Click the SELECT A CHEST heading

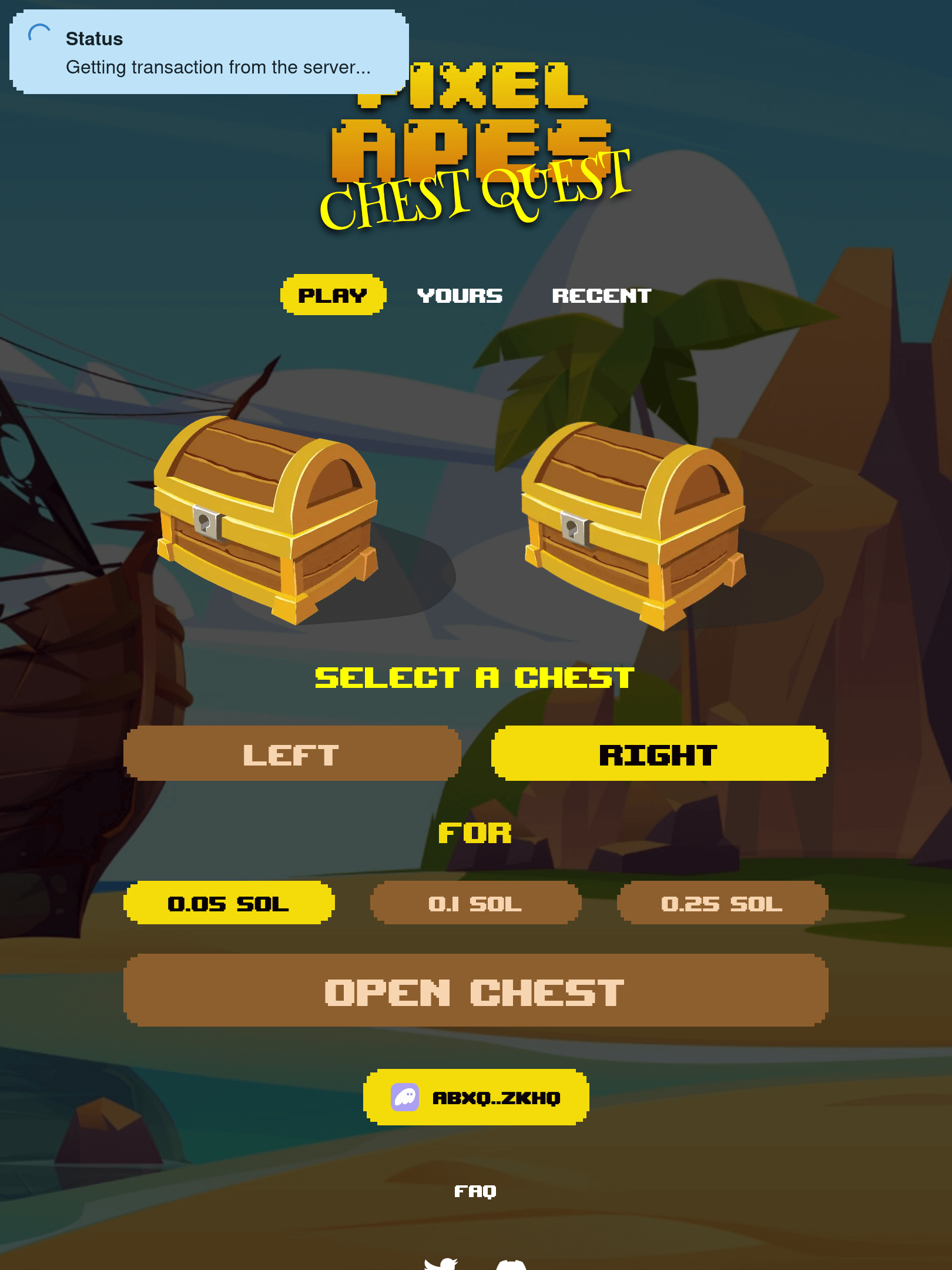(x=473, y=677)
